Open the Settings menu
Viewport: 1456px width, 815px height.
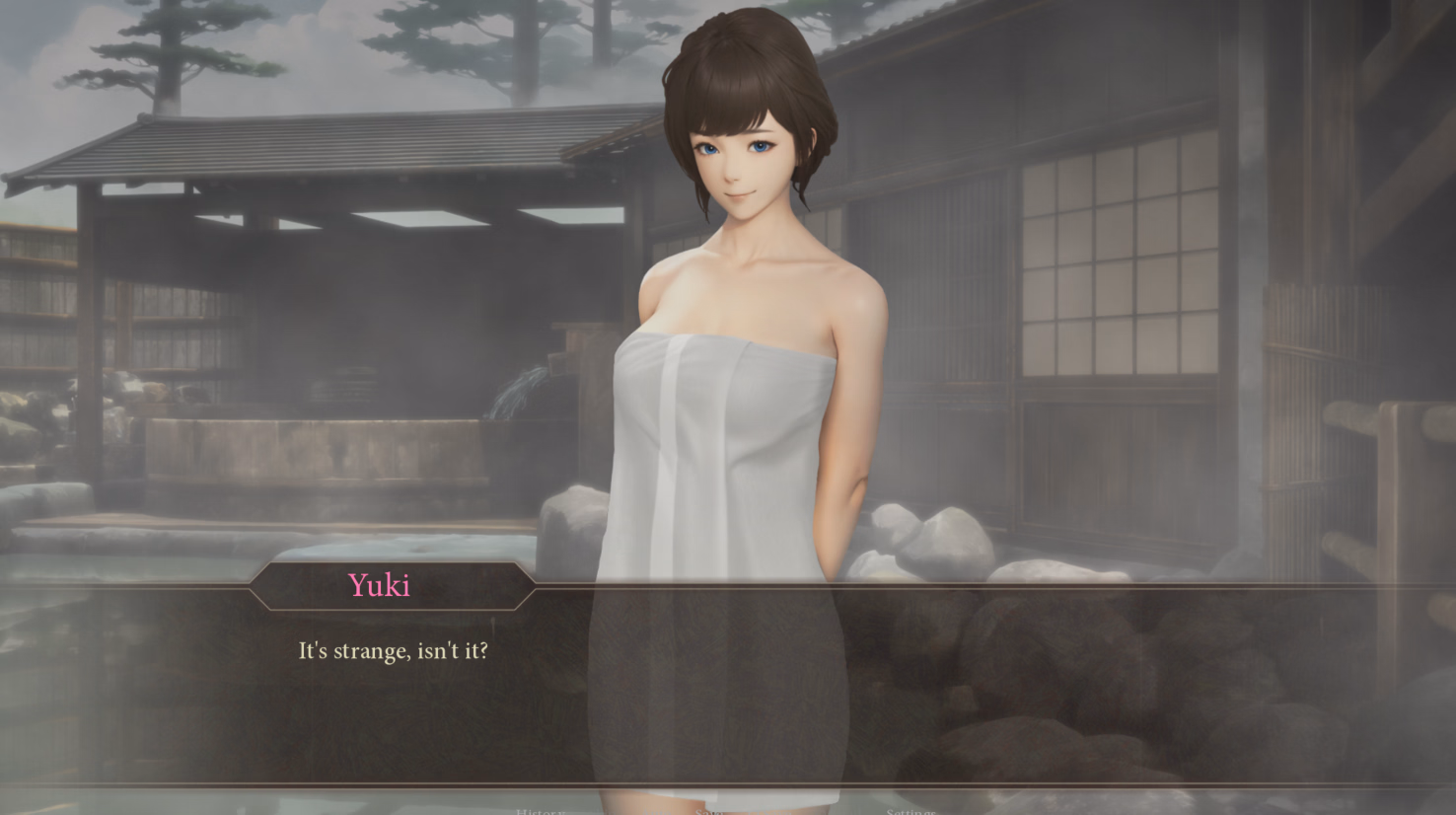(910, 810)
